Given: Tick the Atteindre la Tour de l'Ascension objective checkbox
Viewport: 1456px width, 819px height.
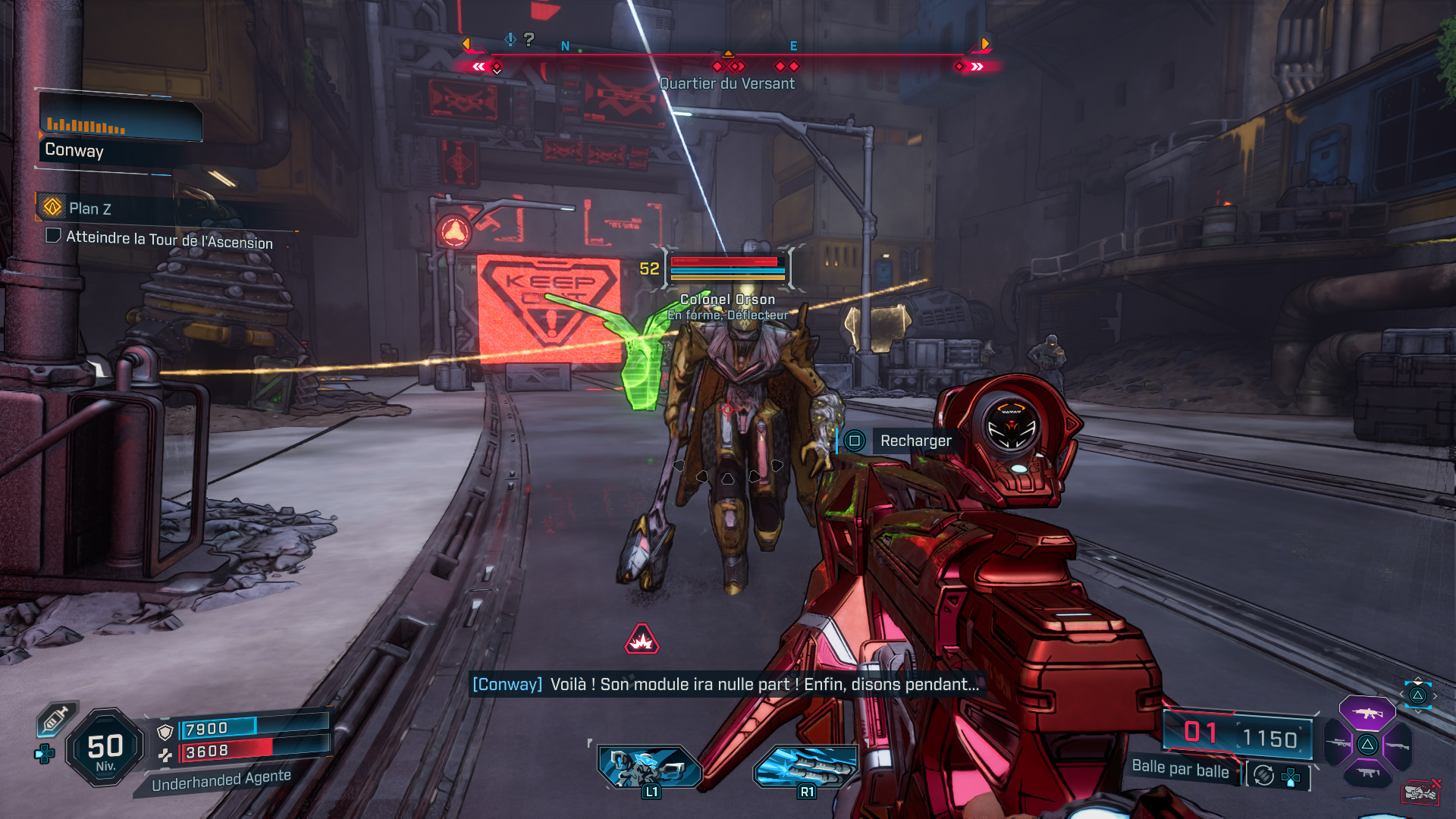Looking at the screenshot, I should pyautogui.click(x=53, y=235).
